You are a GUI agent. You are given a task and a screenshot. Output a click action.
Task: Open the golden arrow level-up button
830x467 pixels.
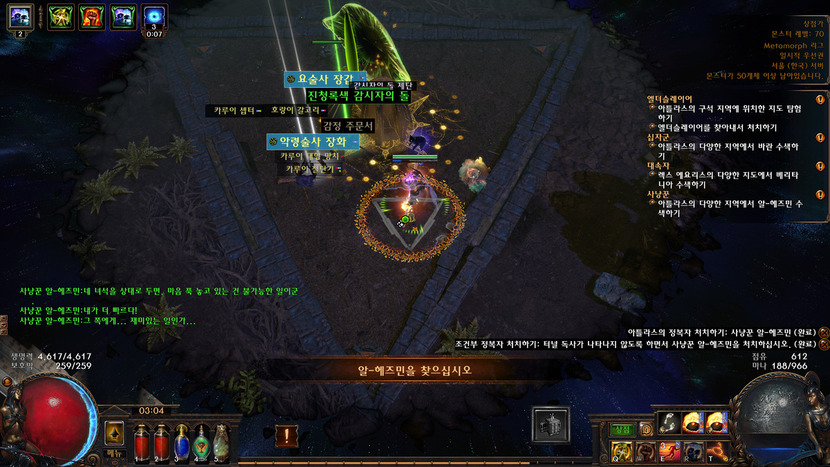click(114, 433)
